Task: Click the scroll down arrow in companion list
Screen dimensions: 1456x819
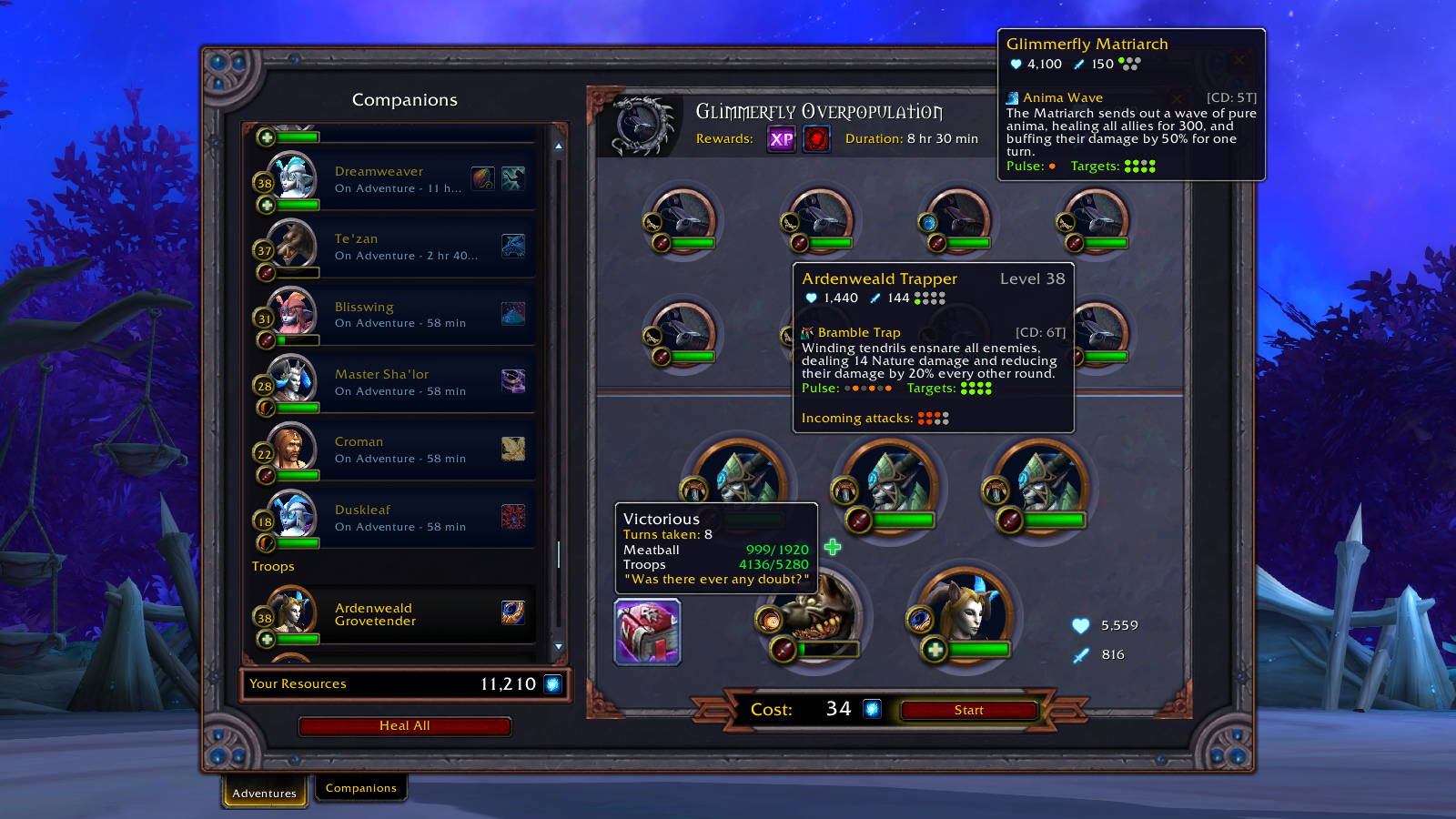Action: 559,647
